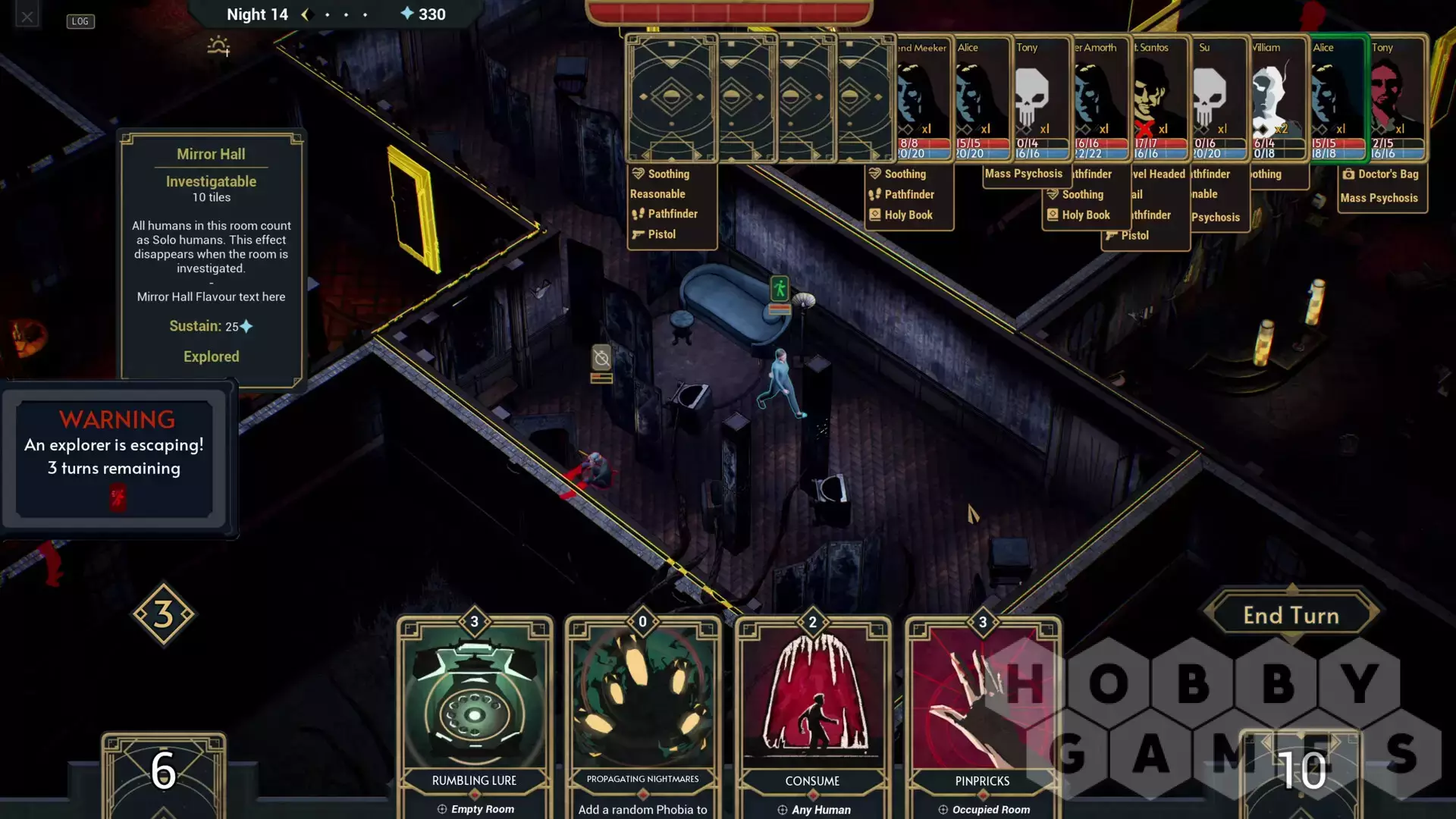View the discard pile showing 10
The height and width of the screenshot is (819, 1456).
pyautogui.click(x=1301, y=772)
